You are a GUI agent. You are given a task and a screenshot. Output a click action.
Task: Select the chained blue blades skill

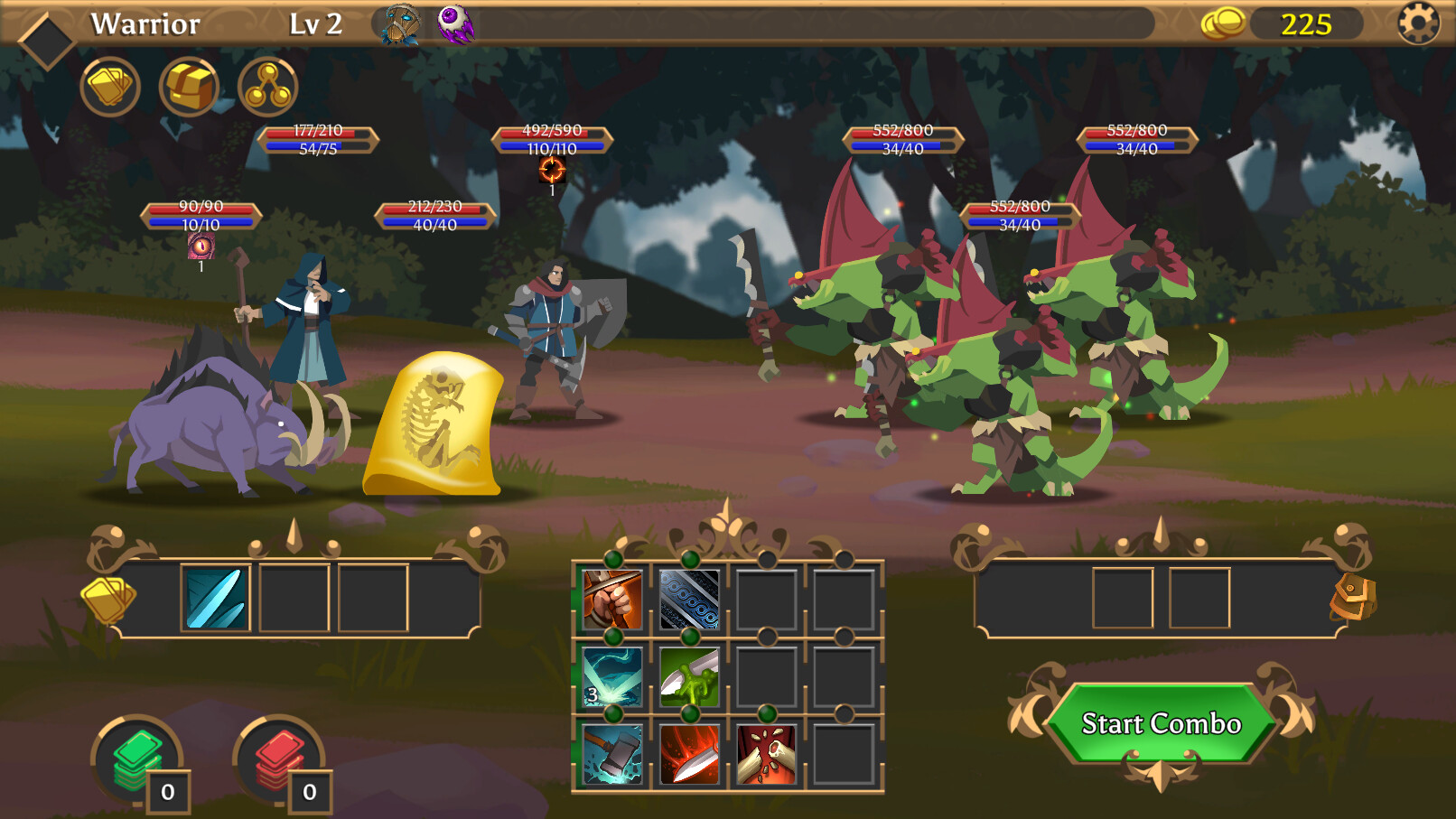[689, 600]
